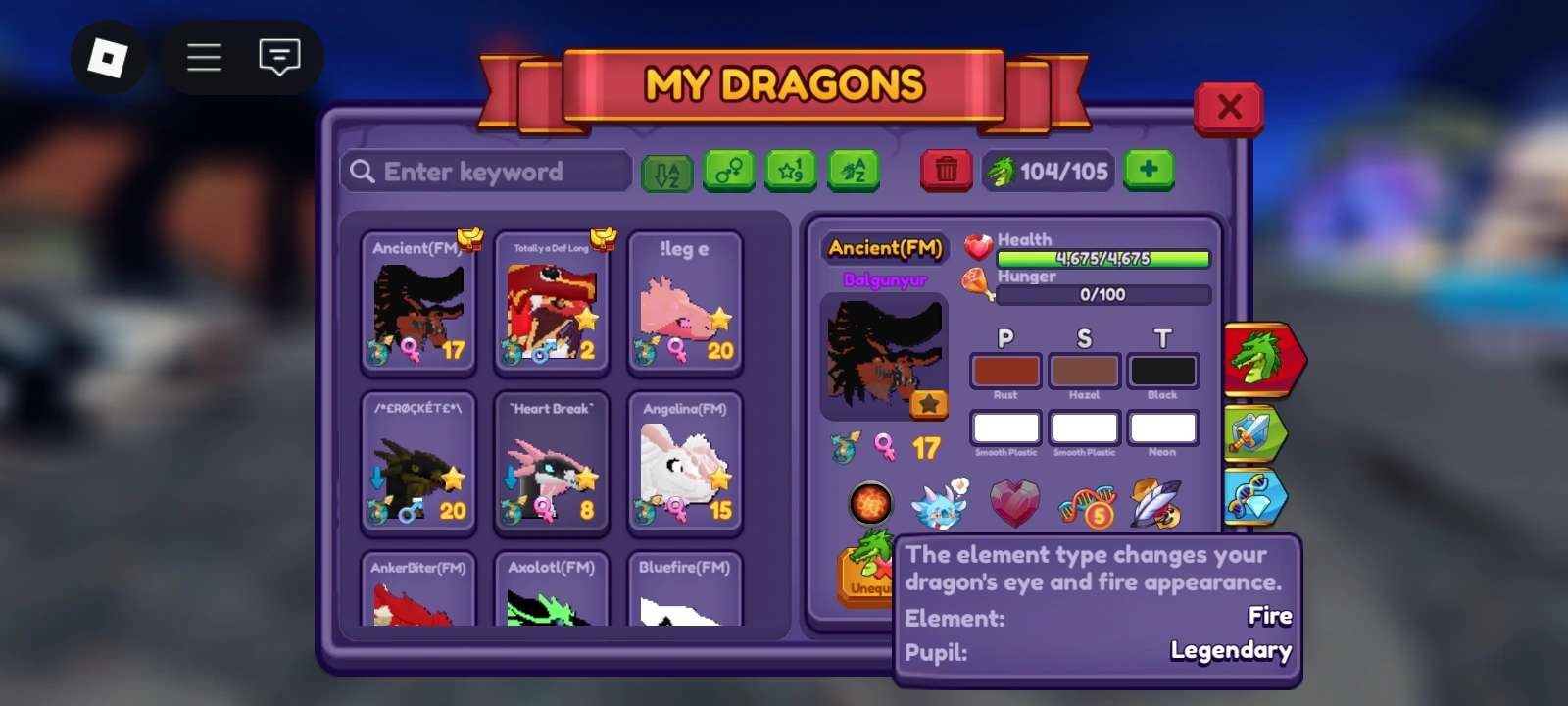Screen dimensions: 1568x706
Task: Sort dragons alphabetically by name icon
Action: click(x=853, y=171)
